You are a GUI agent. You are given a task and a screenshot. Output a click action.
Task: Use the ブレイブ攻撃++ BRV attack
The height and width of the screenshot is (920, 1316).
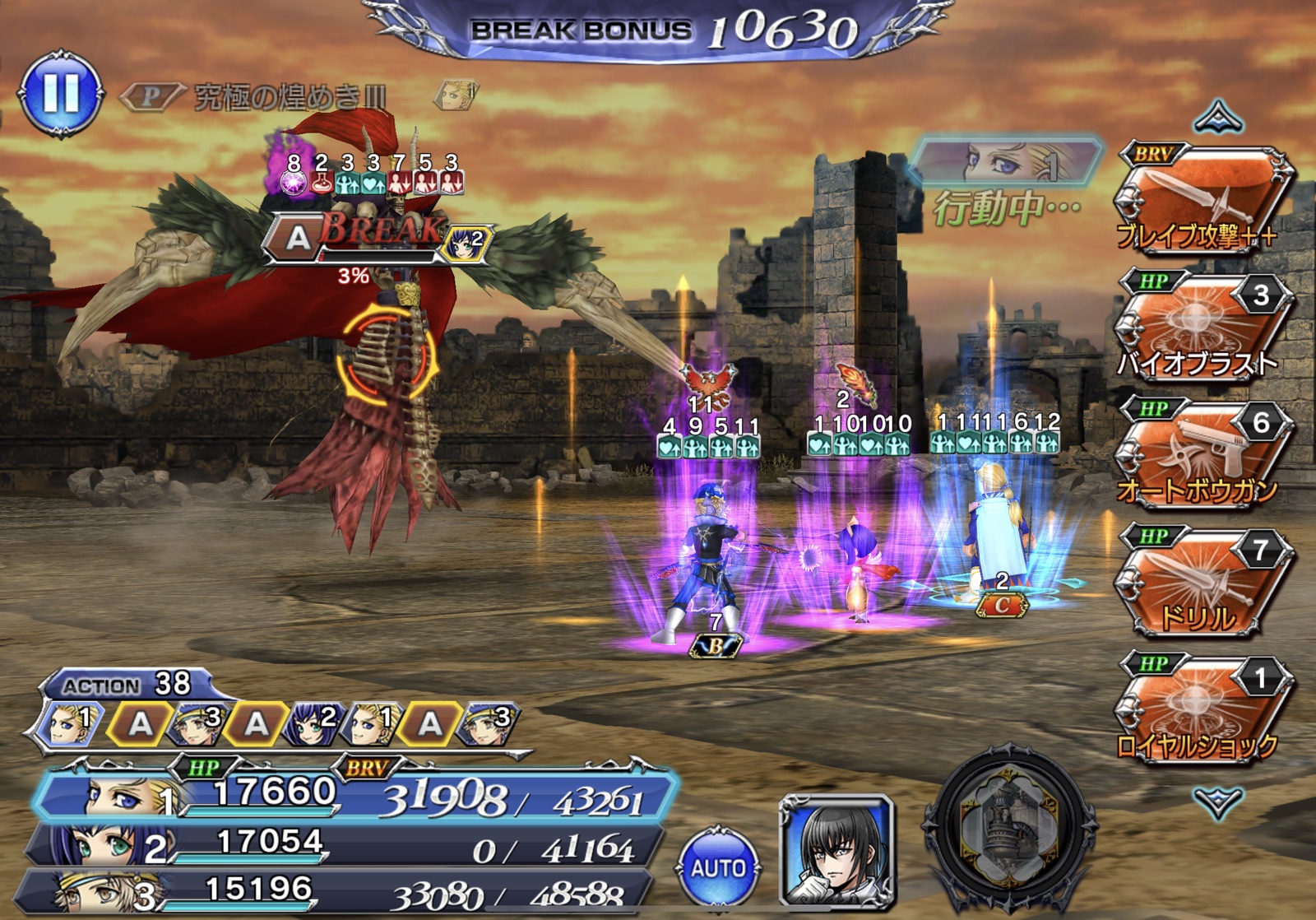[x=1200, y=198]
